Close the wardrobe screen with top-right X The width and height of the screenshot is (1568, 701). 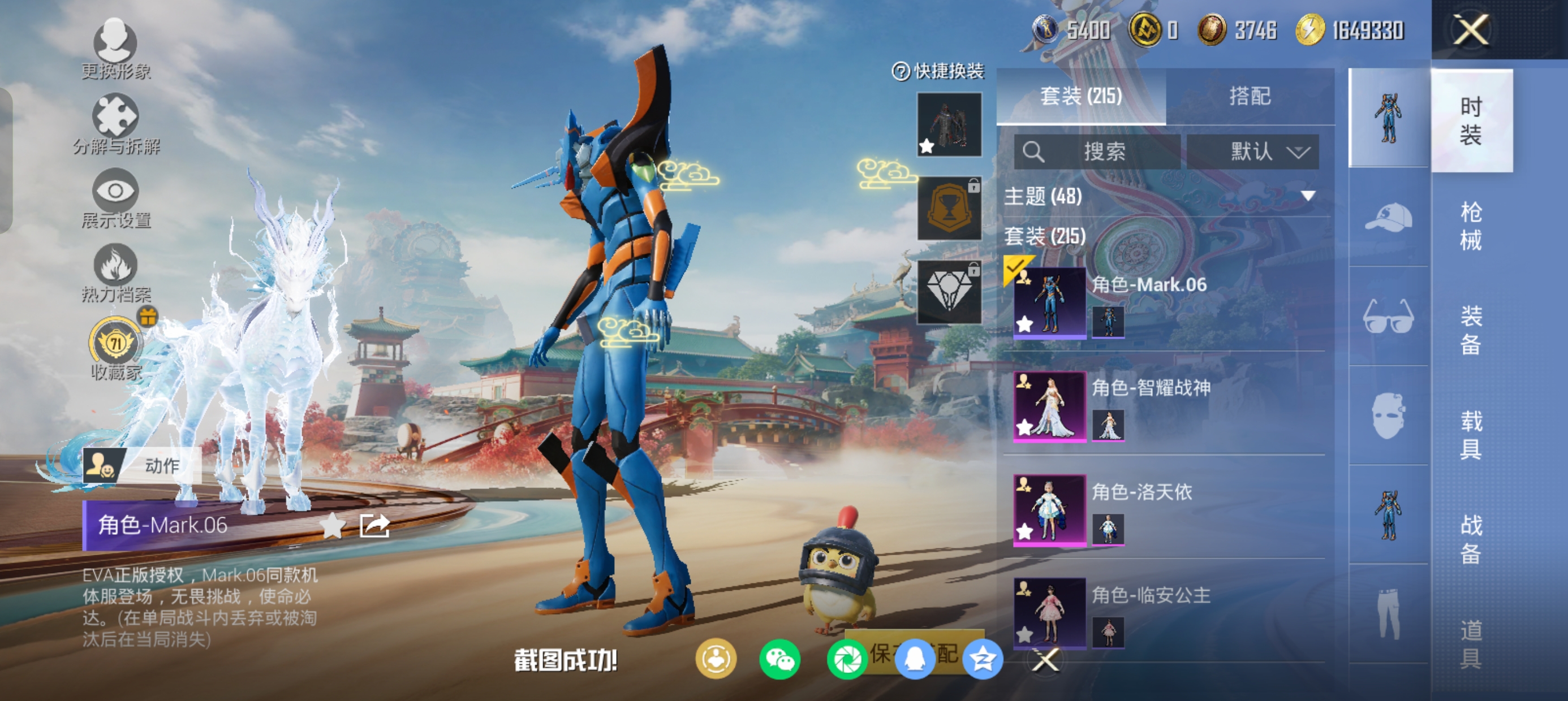1470,29
